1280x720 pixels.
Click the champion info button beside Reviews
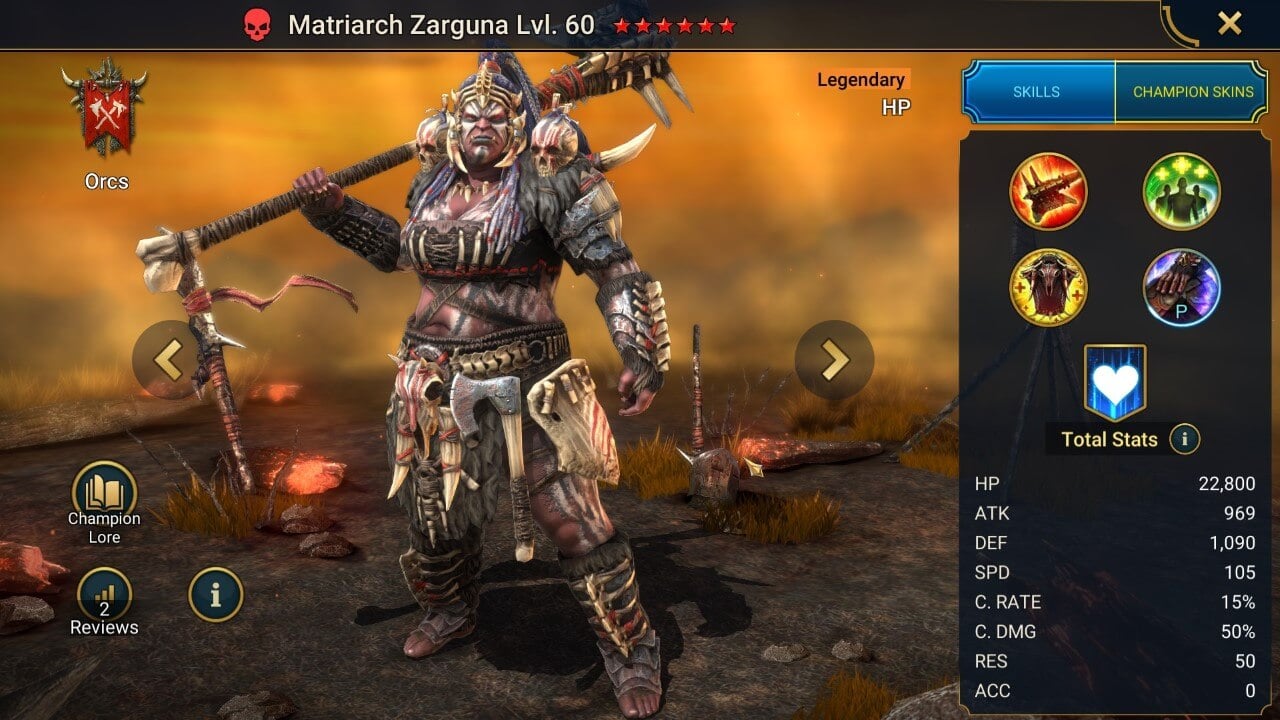(x=215, y=595)
